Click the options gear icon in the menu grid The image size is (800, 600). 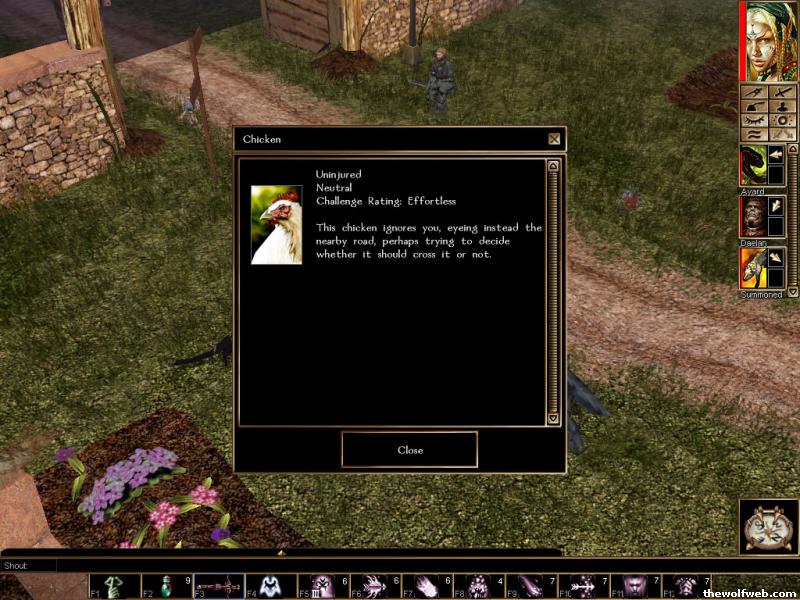coord(783,120)
